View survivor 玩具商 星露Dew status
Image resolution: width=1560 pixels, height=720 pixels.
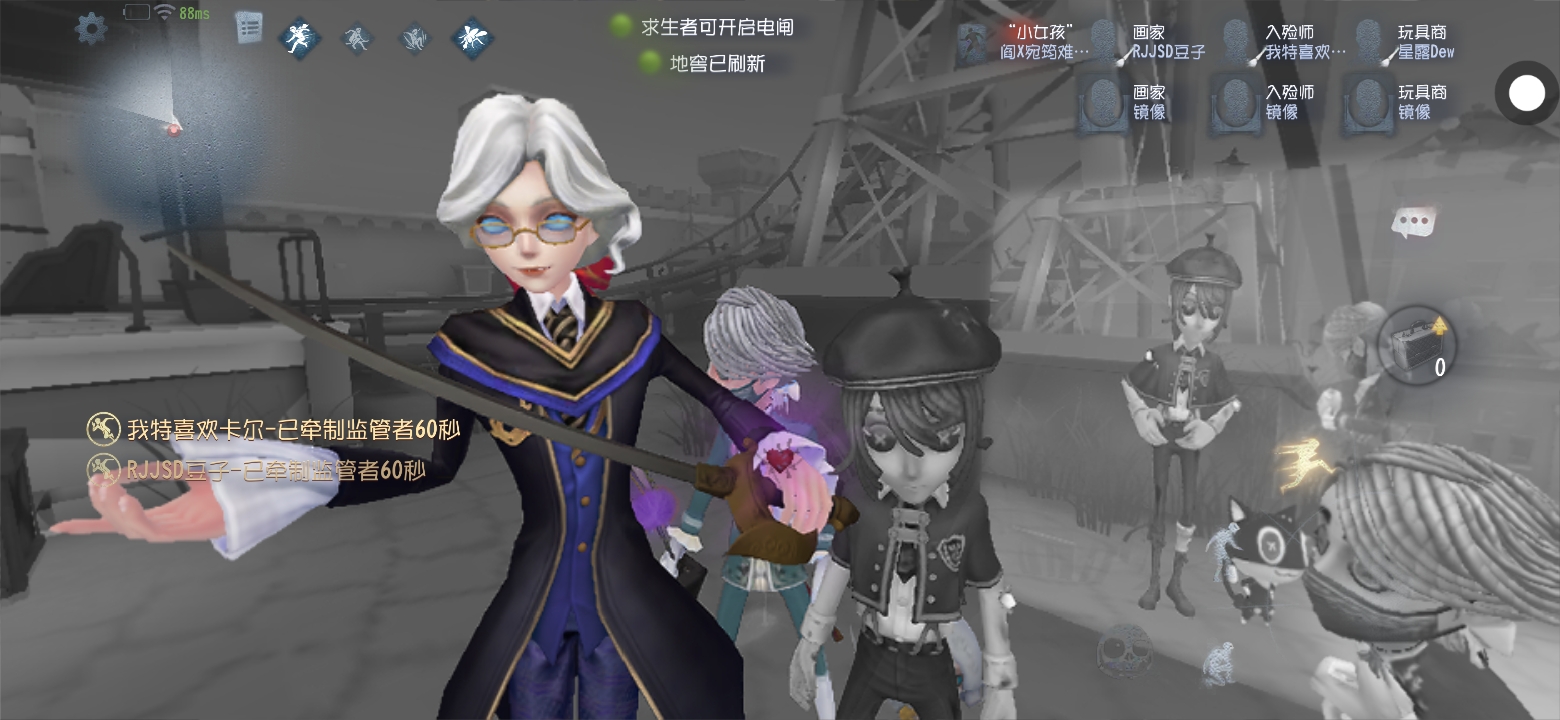[x=1370, y=43]
